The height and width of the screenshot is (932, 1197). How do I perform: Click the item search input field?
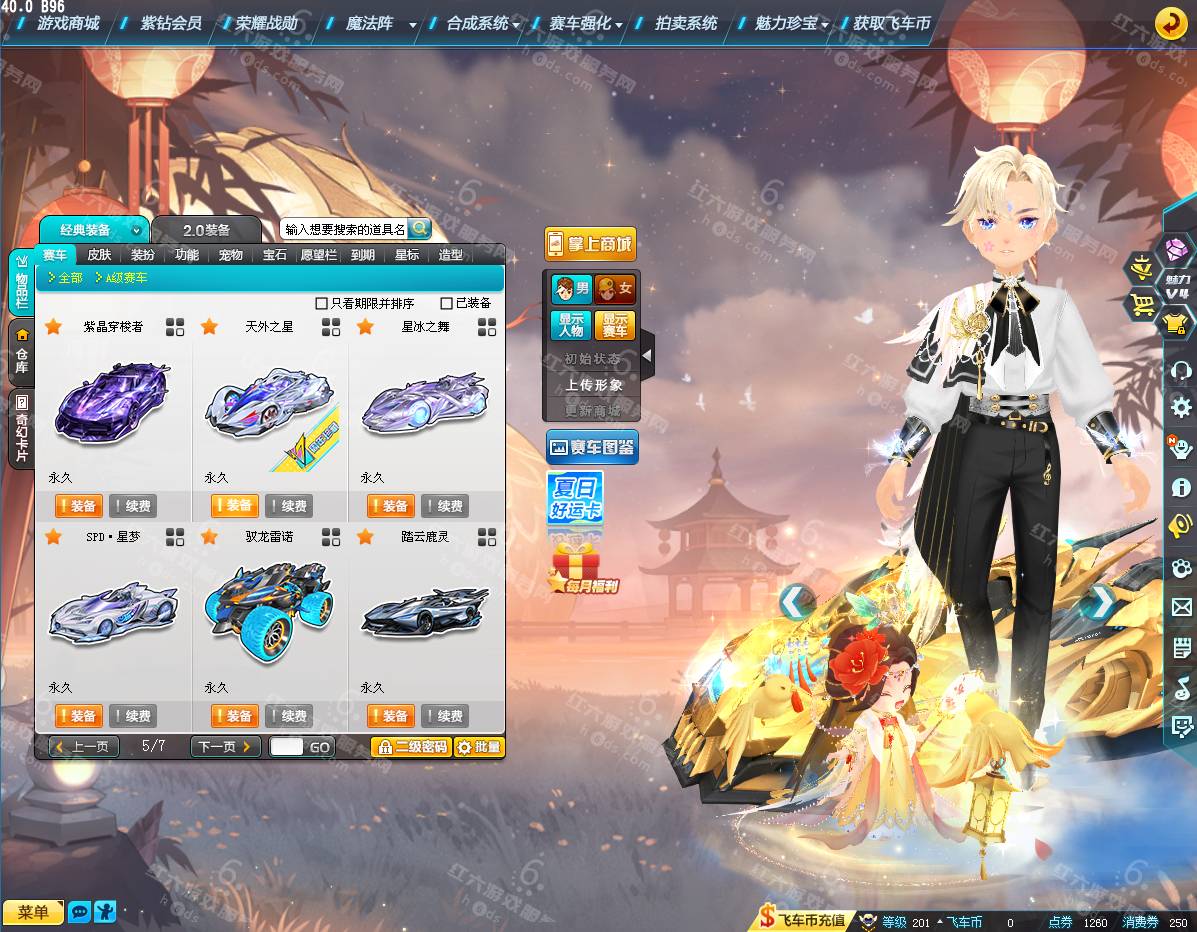click(344, 229)
